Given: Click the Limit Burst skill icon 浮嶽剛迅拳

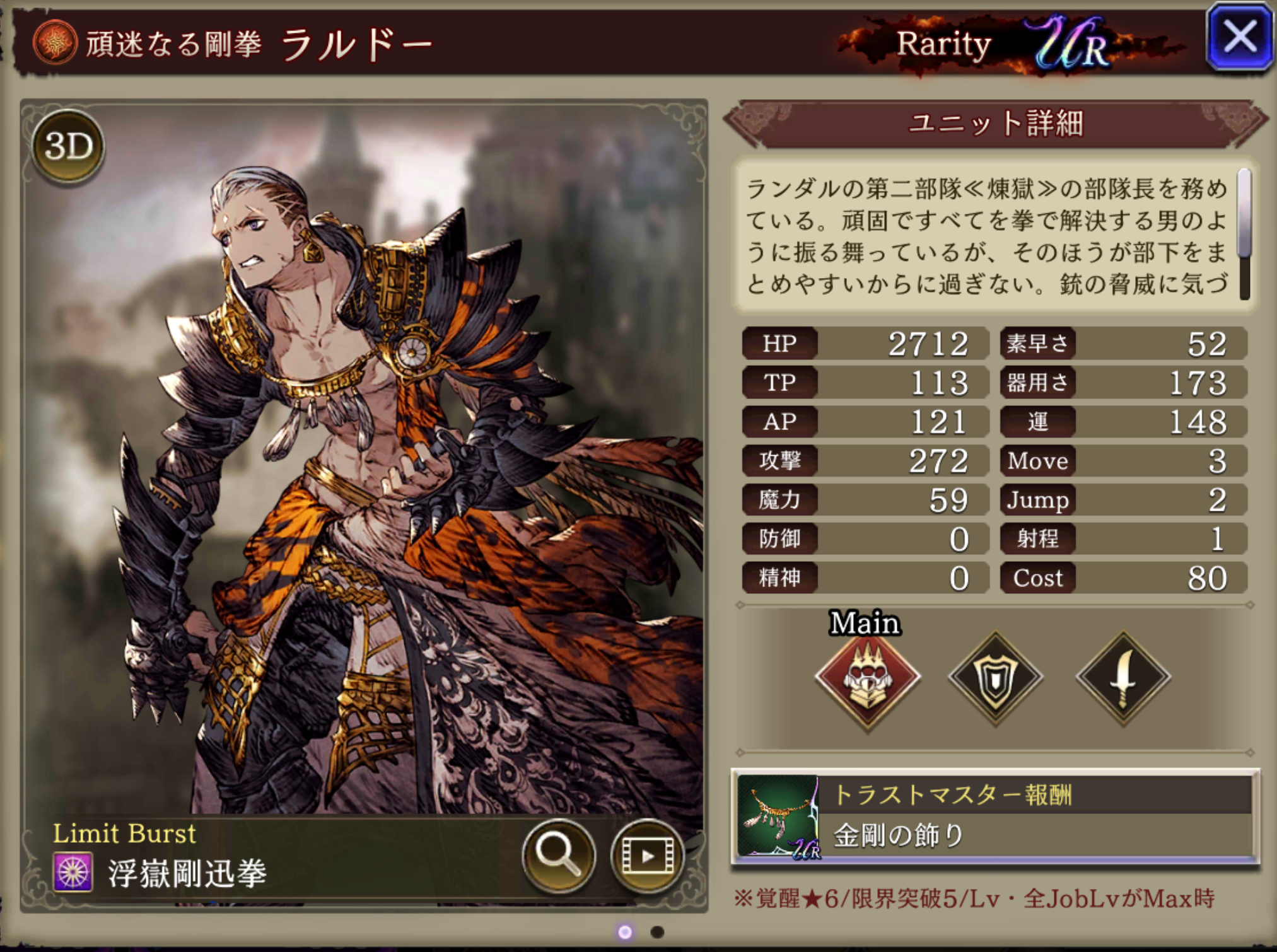Looking at the screenshot, I should (73, 873).
